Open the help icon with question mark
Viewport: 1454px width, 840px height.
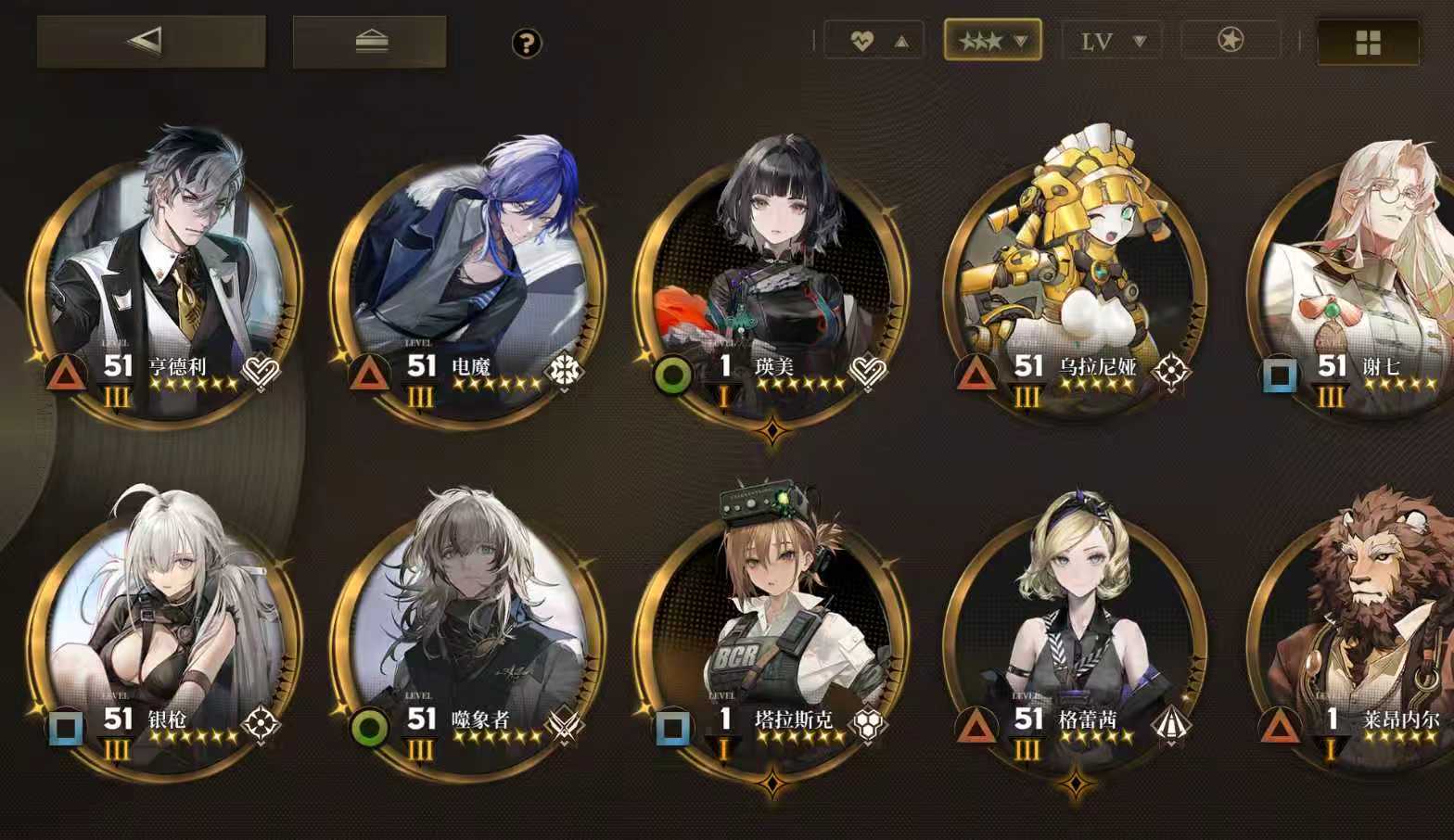tap(526, 41)
